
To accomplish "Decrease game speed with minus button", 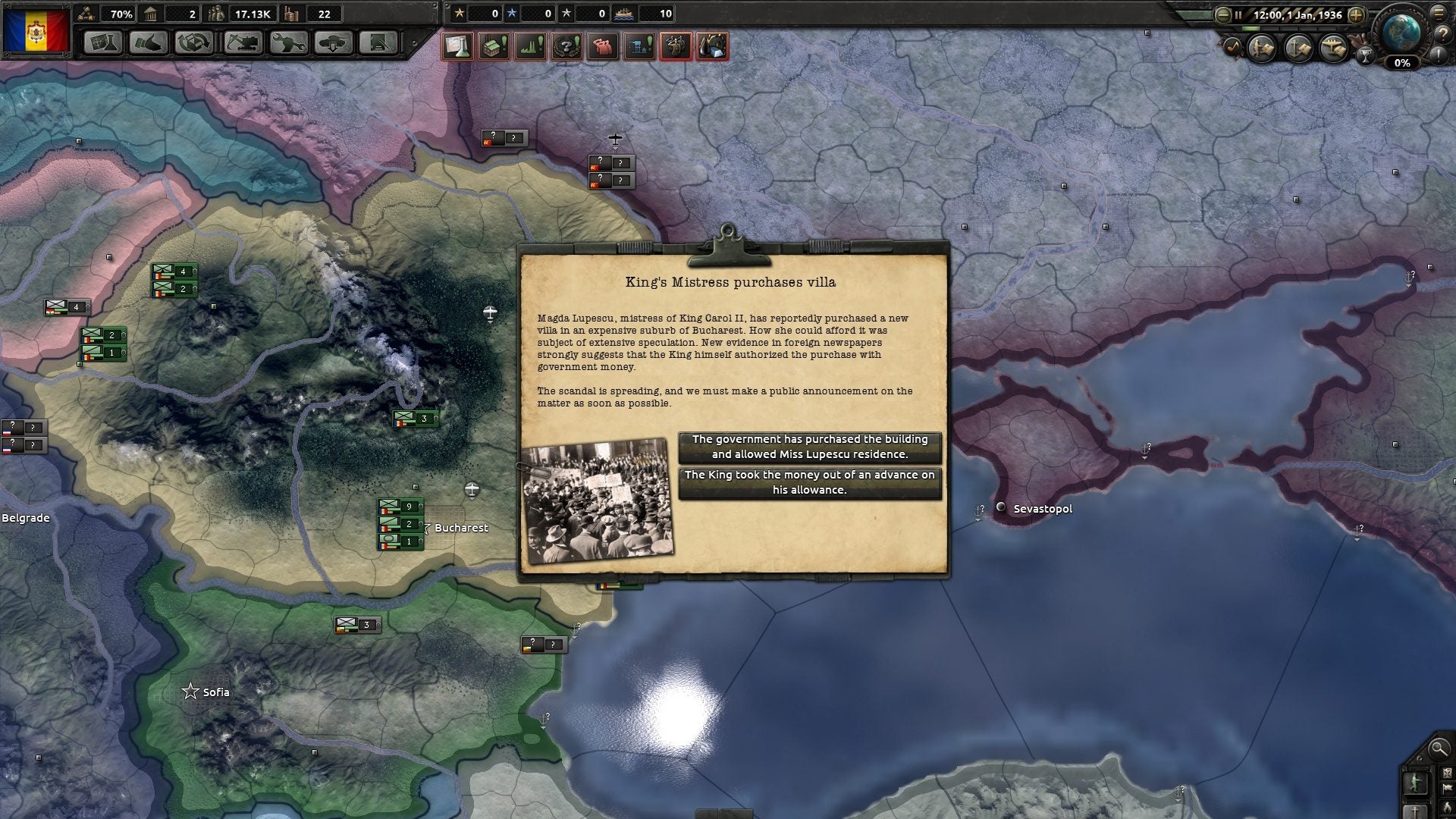I will click(x=1222, y=14).
